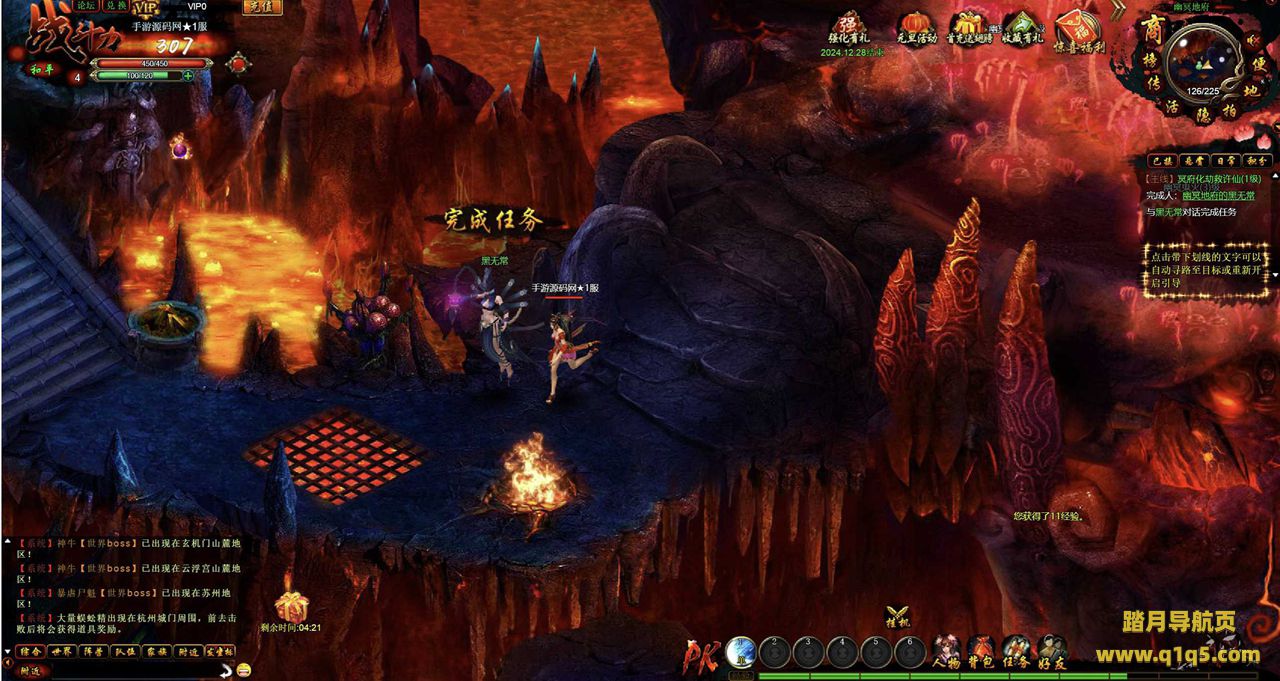Open the 商 shop button beside minimap
This screenshot has width=1280, height=681.
click(1150, 32)
